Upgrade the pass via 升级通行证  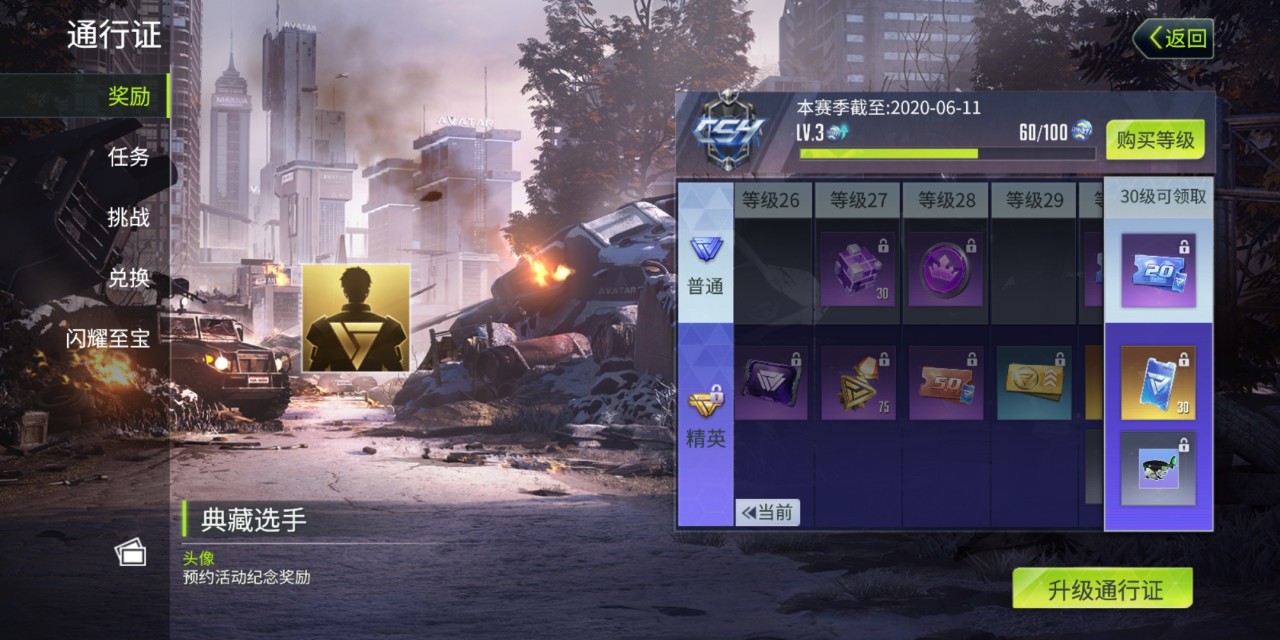[1103, 589]
